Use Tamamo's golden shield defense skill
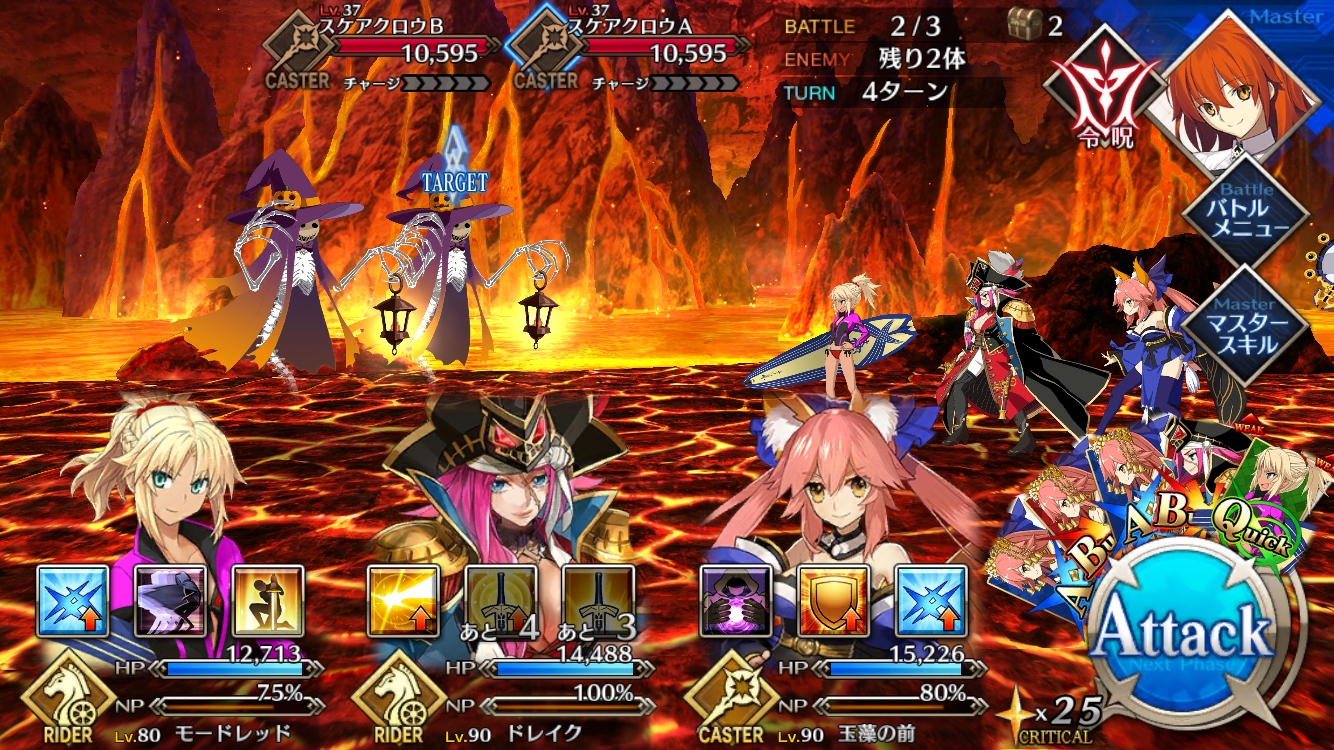Viewport: 1334px width, 750px height. [x=833, y=601]
